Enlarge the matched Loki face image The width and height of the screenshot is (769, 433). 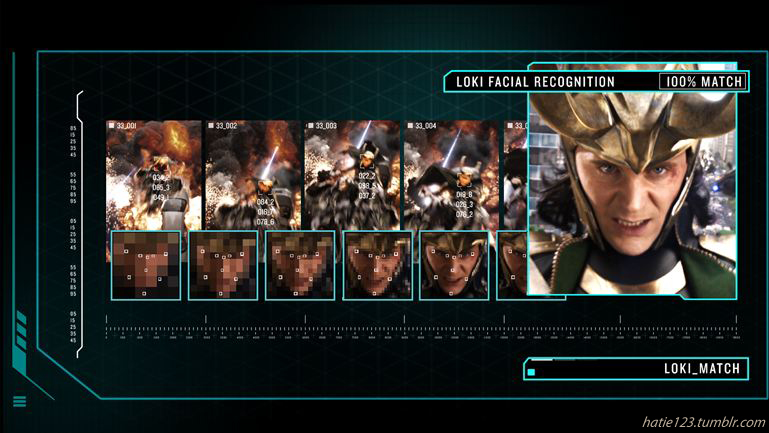click(632, 195)
